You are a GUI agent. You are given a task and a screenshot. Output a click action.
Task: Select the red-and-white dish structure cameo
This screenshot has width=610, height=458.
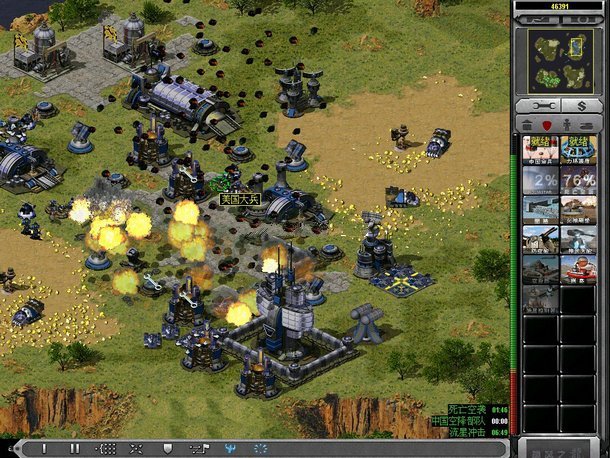[x=576, y=270]
